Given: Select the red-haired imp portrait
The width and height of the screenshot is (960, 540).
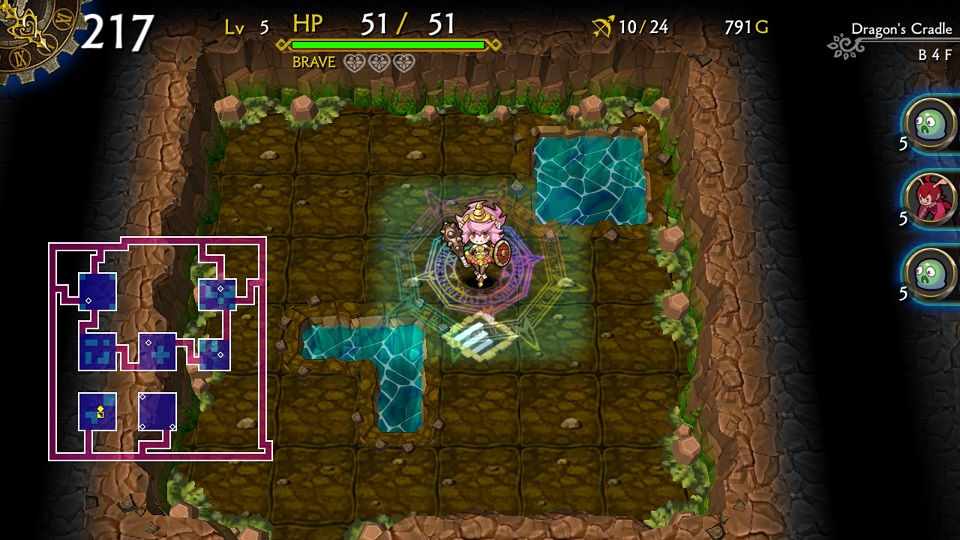Looking at the screenshot, I should click(x=931, y=199).
